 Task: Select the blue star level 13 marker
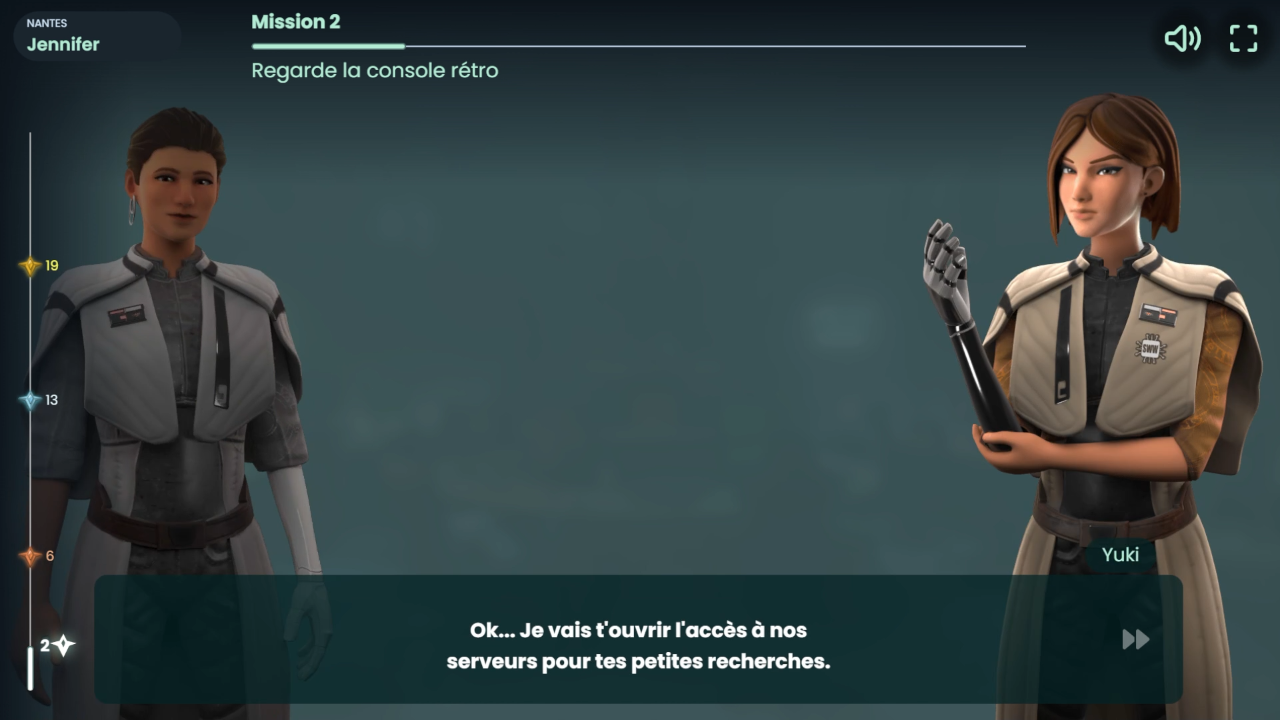point(30,400)
